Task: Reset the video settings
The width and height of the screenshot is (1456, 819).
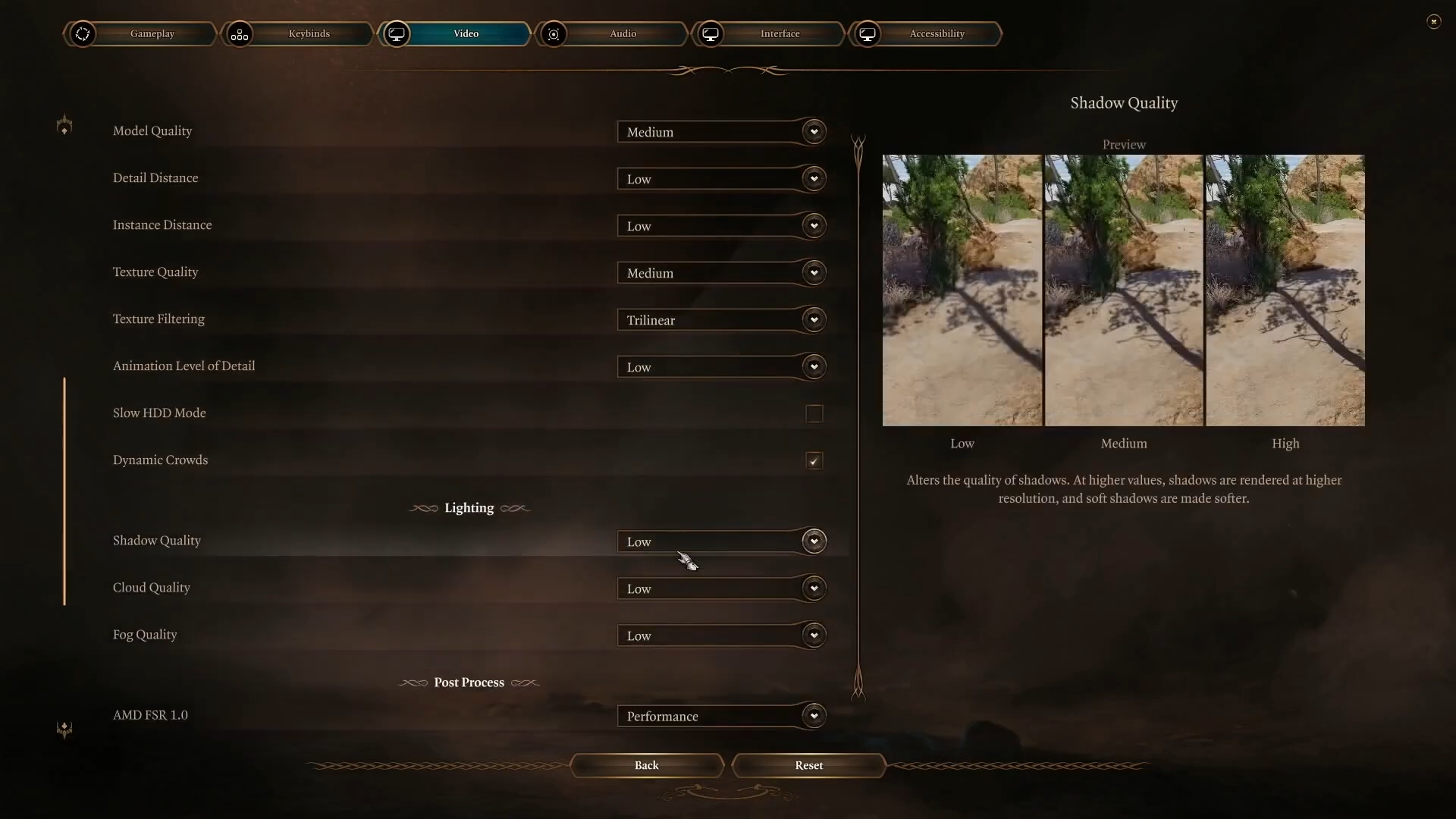Action: tap(808, 765)
